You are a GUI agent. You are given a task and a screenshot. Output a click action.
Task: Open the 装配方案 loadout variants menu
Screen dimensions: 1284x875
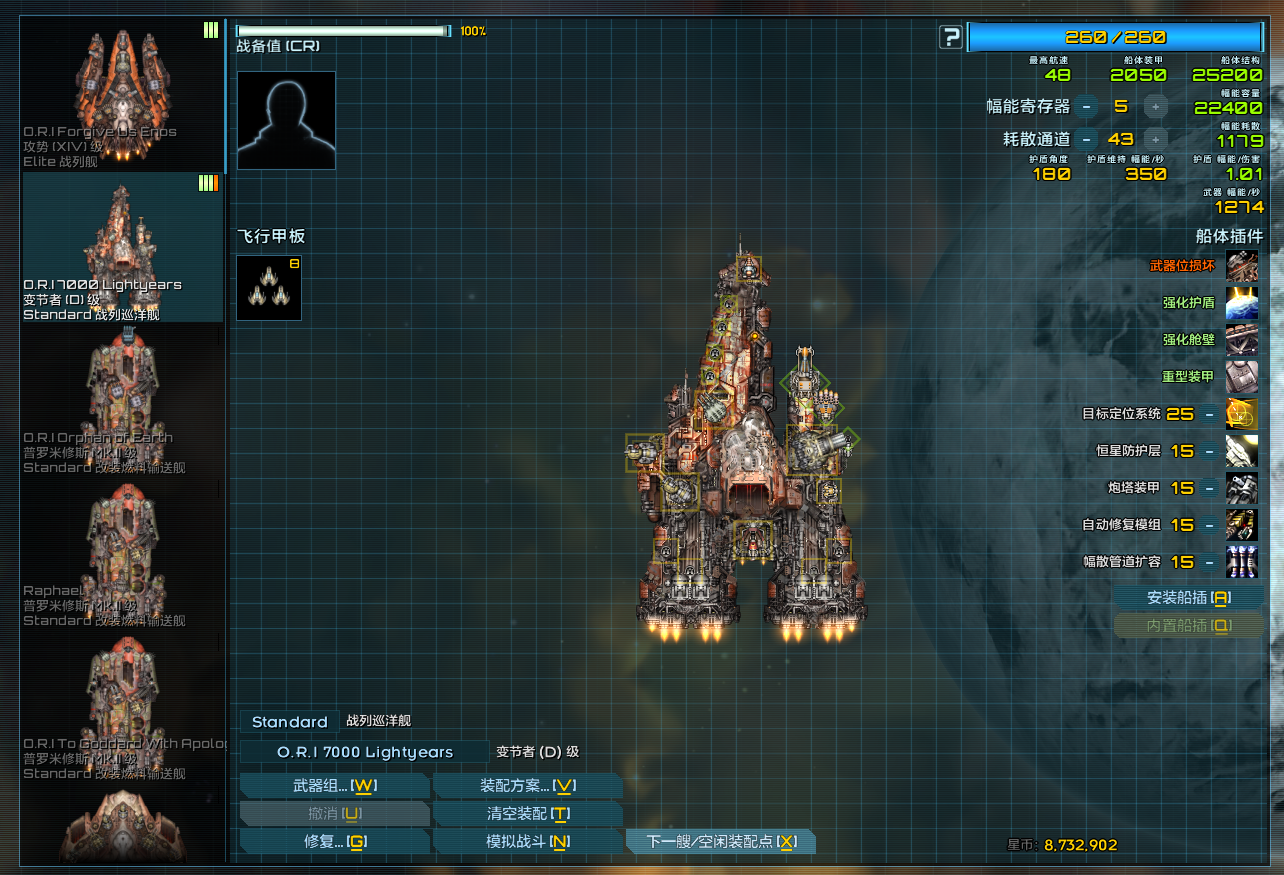[528, 786]
